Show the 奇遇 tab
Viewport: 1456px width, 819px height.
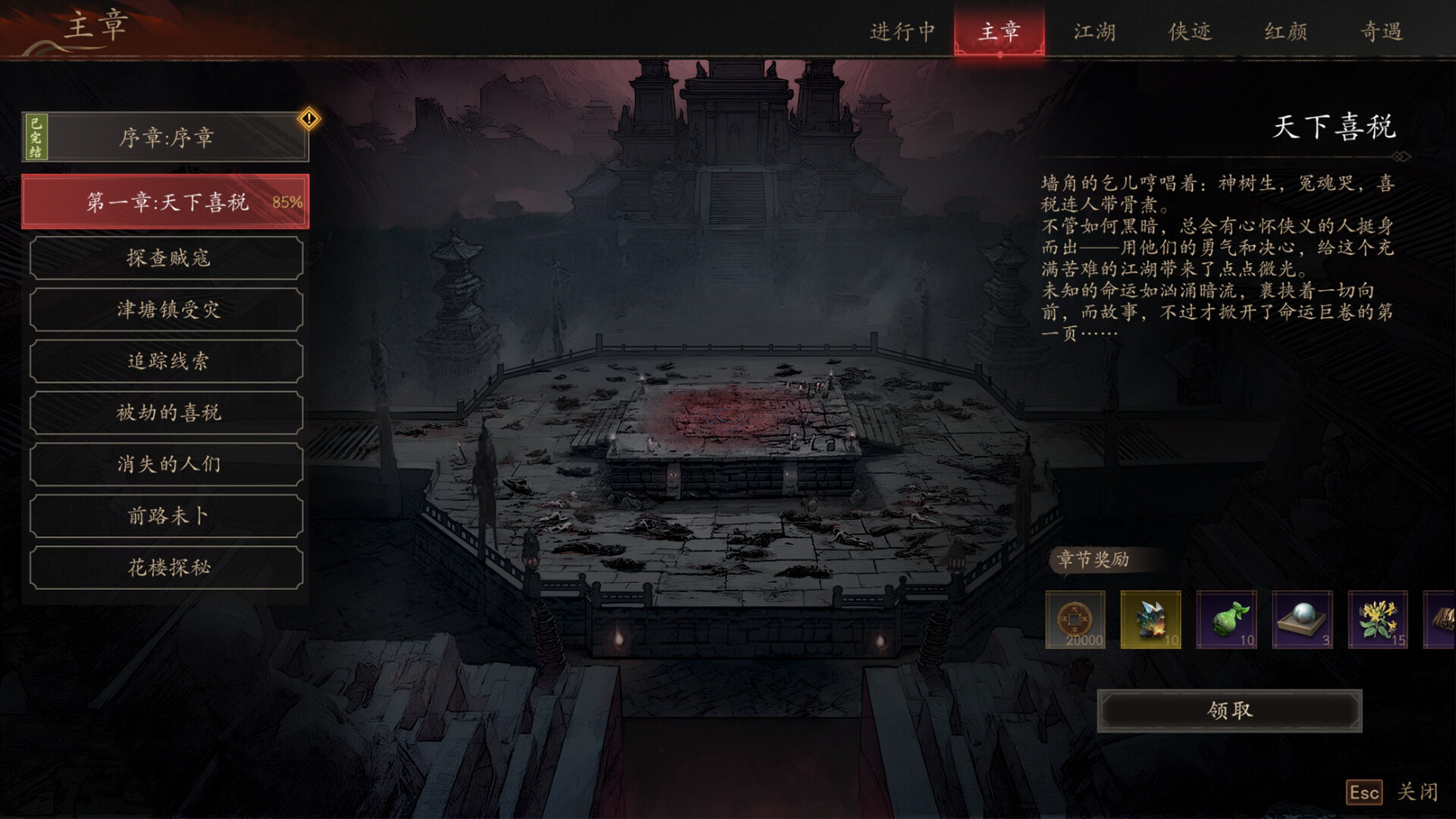(x=1381, y=31)
